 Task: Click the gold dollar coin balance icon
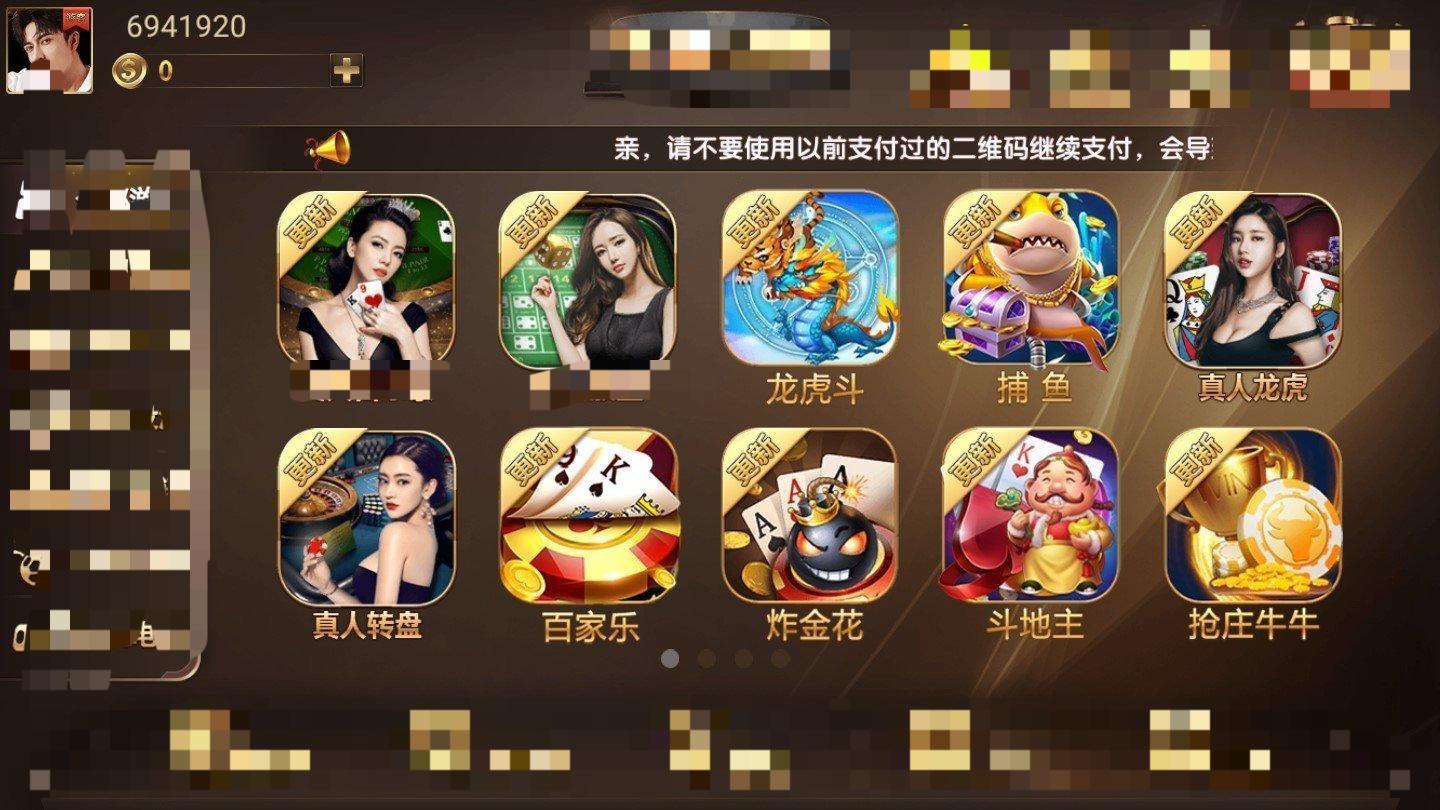pyautogui.click(x=128, y=68)
